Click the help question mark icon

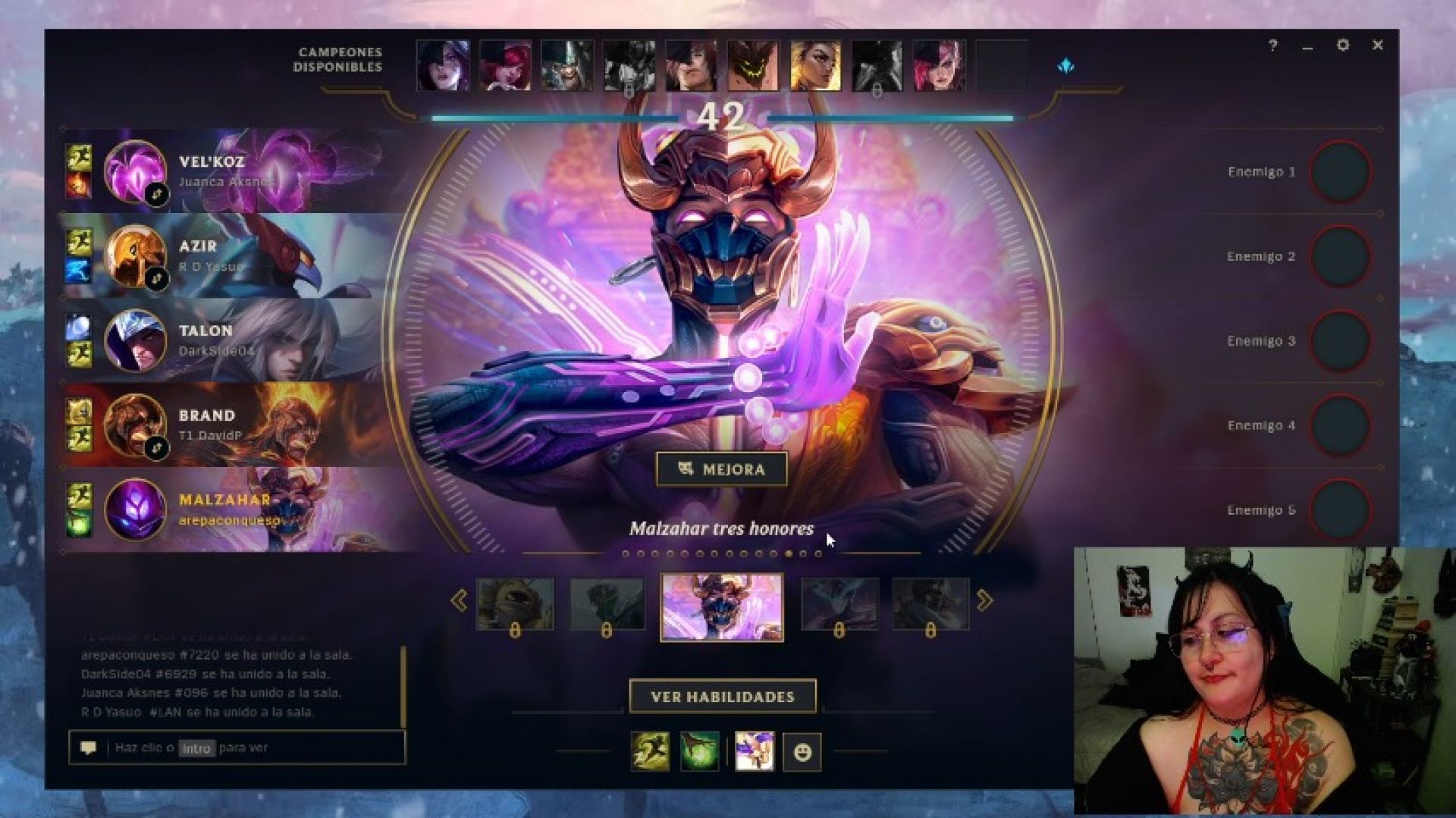(1272, 45)
